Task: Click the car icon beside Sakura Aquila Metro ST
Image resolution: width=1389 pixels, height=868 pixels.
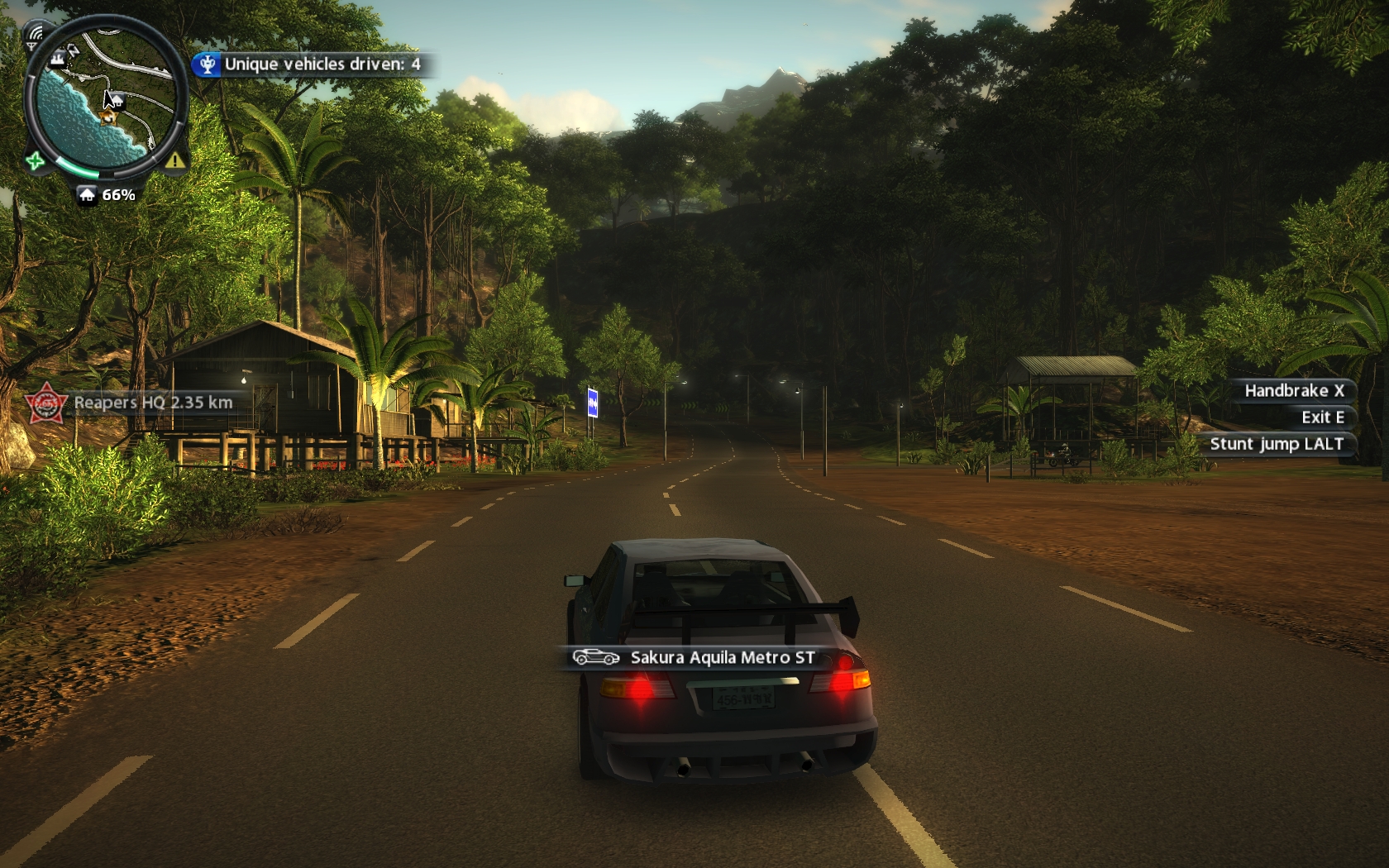Action: (595, 657)
